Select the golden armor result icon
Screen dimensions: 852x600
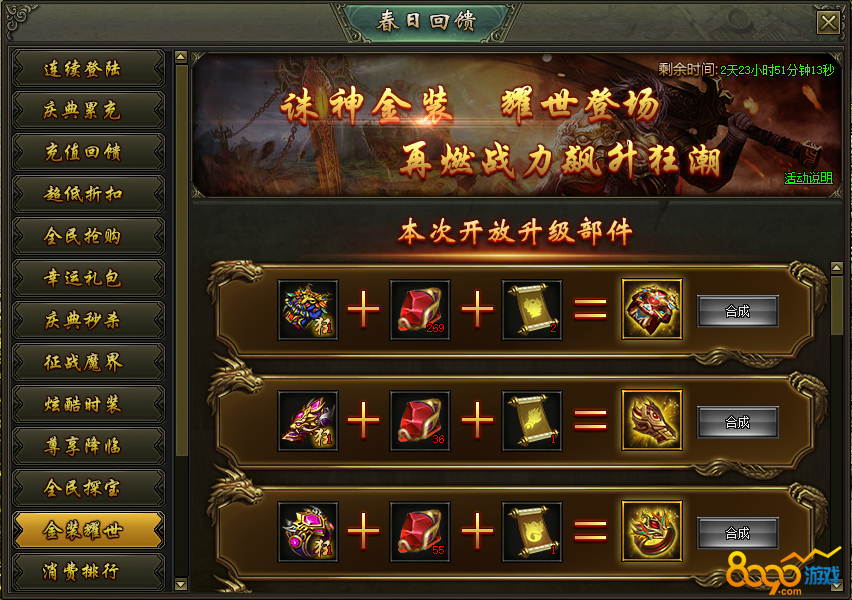[x=652, y=310]
